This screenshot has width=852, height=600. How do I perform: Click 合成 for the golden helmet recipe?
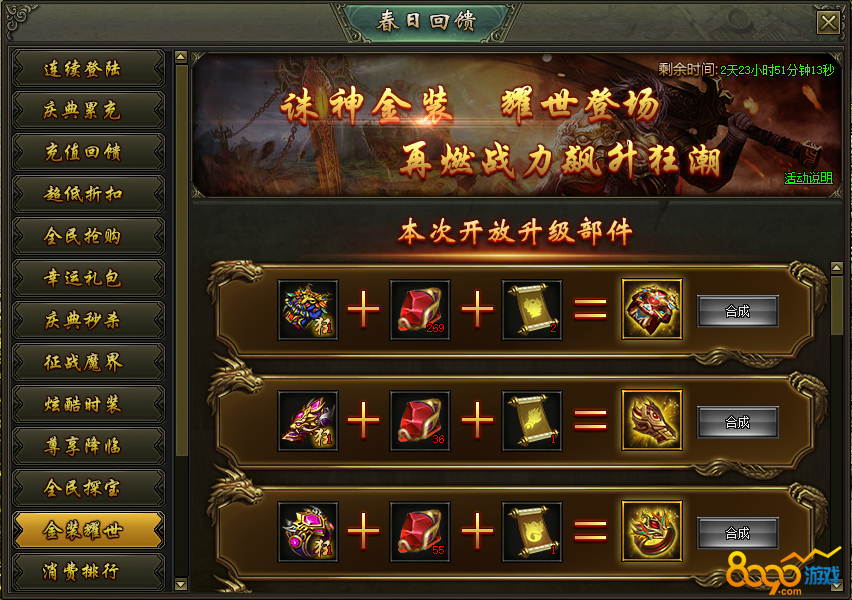click(737, 422)
